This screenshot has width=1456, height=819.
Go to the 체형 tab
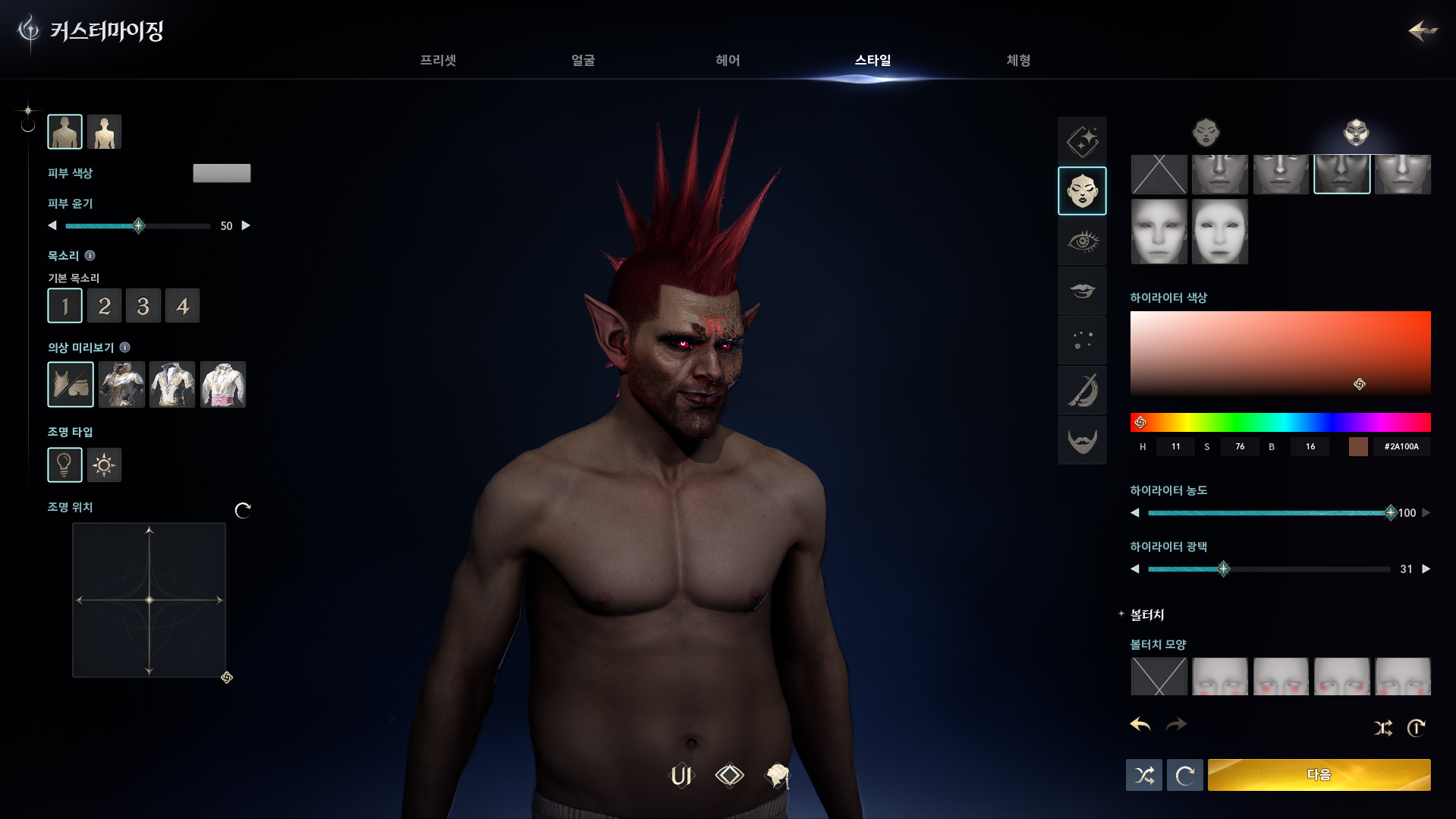click(1018, 61)
